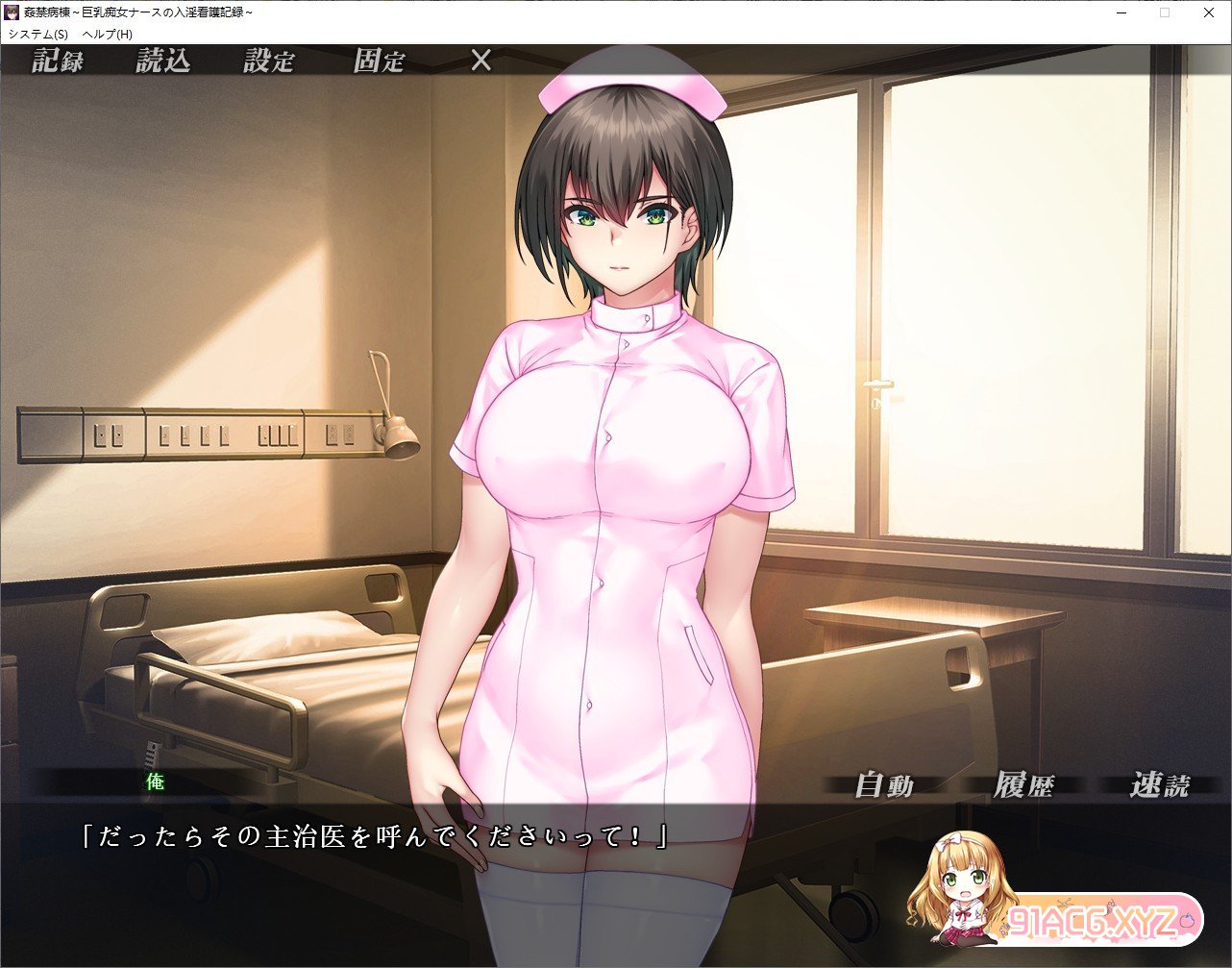
Task: Activate 速読 fast-skip mode
Action: point(1160,785)
